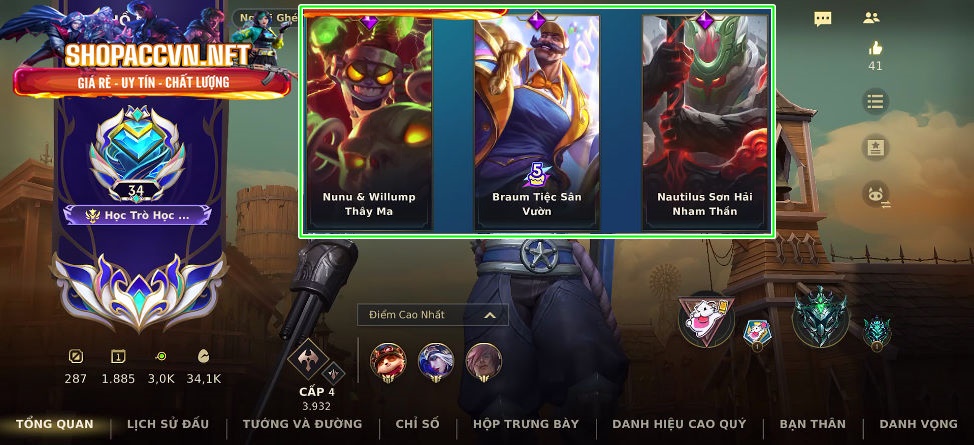This screenshot has height=445, width=974.
Task: Open the Lịch Sử Đấu tab
Action: 168,424
